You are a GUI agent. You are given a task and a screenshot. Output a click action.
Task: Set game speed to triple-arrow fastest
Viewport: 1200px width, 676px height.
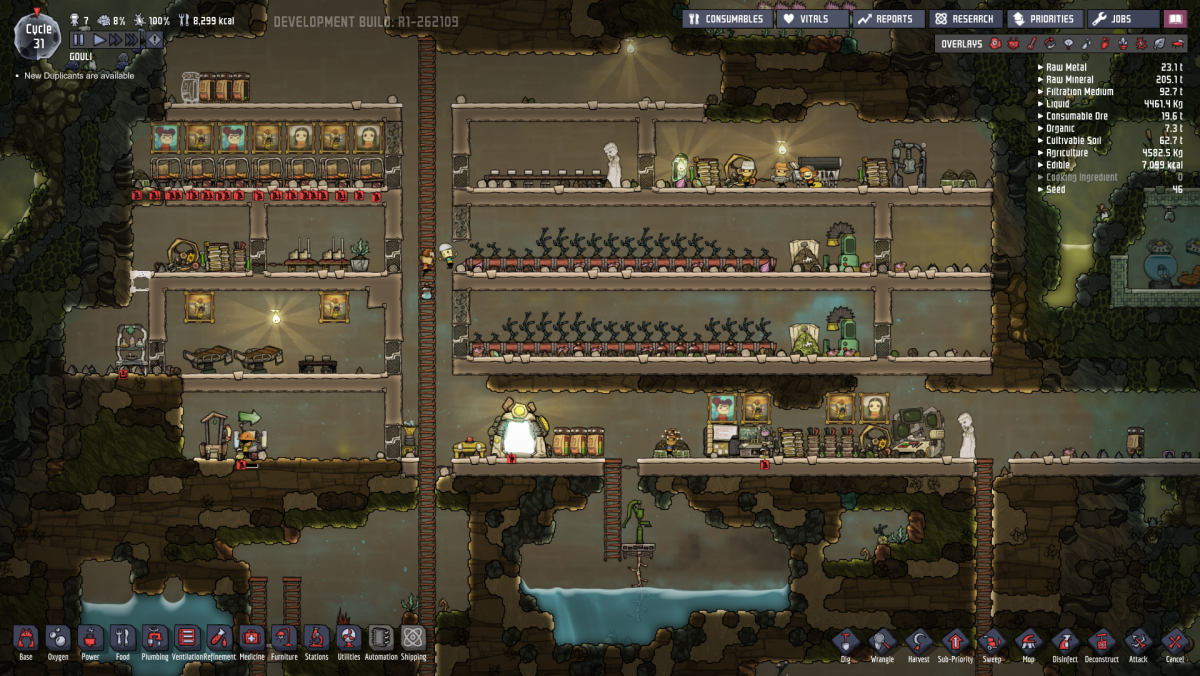(133, 39)
